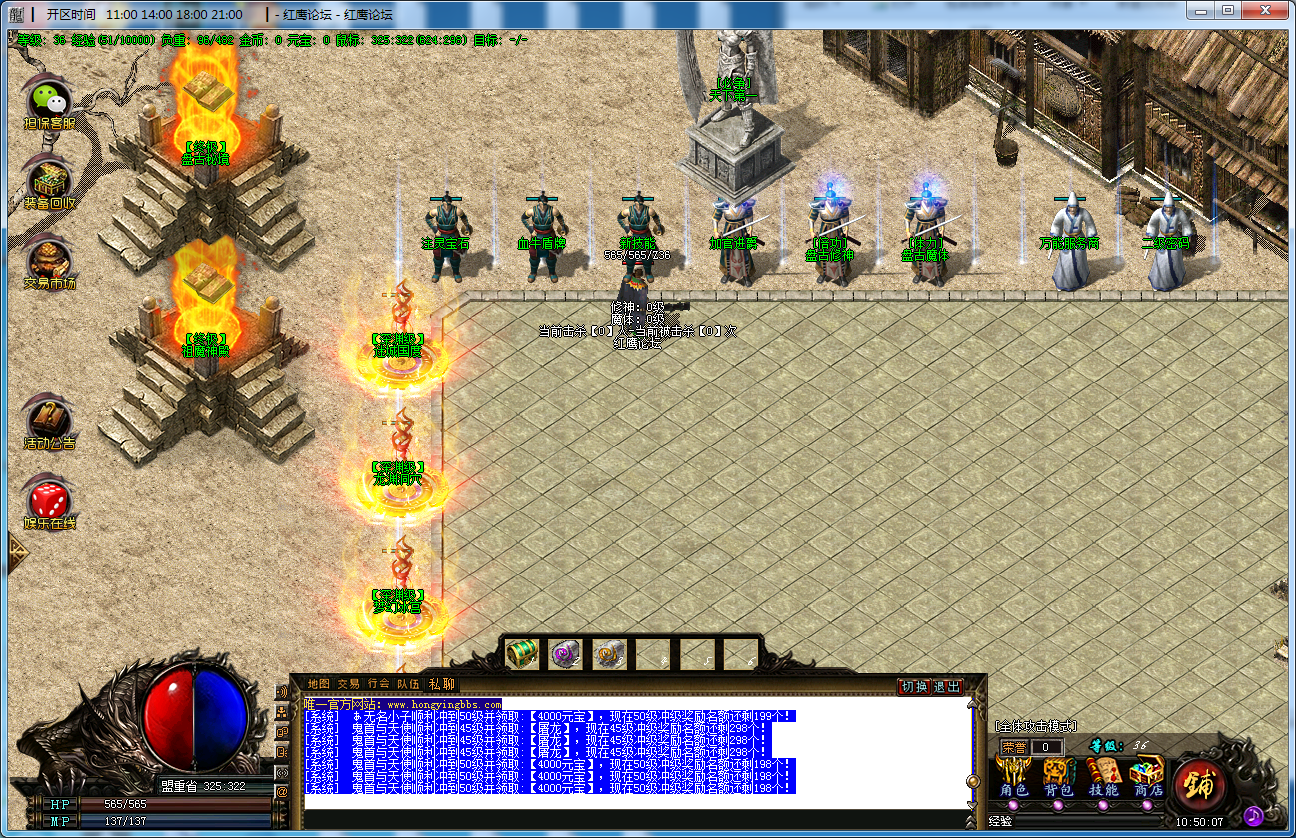The height and width of the screenshot is (838, 1296).
Task: Open the 商店 shop chest
Action: point(1147,777)
